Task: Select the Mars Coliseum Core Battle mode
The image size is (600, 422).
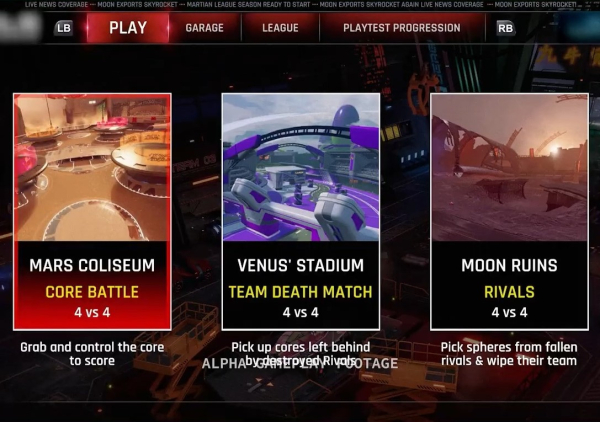Action: [92, 212]
